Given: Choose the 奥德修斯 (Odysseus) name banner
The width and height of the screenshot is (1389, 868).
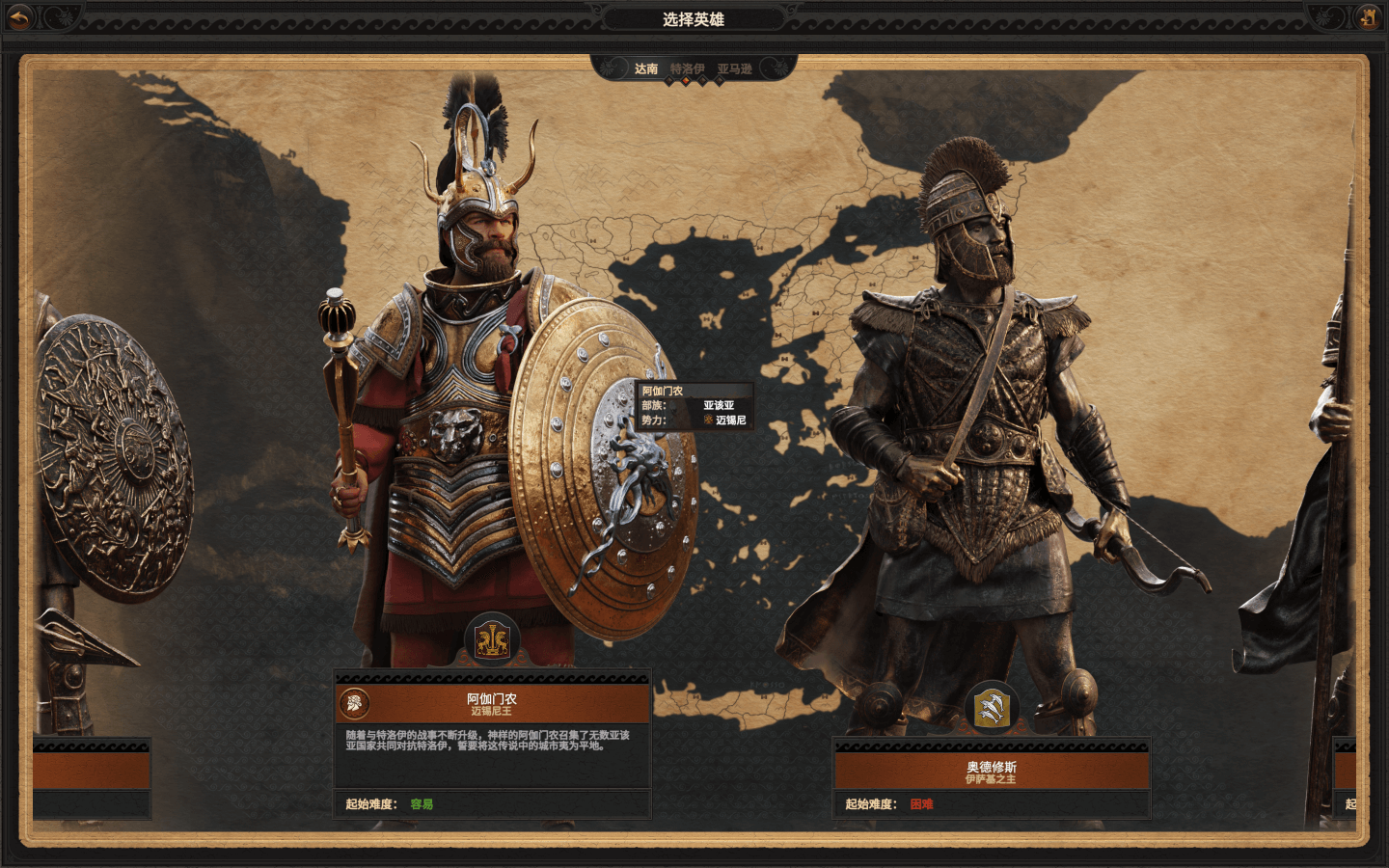Looking at the screenshot, I should [992, 773].
